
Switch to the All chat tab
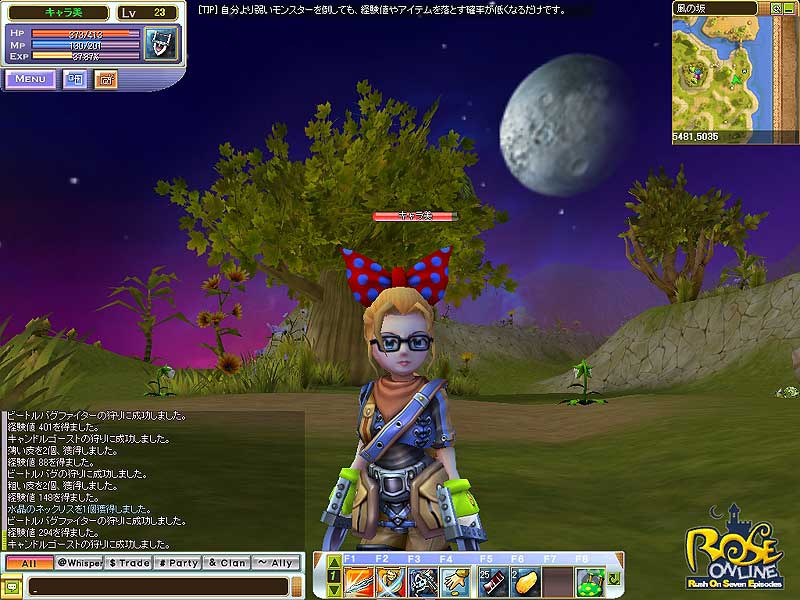28,563
